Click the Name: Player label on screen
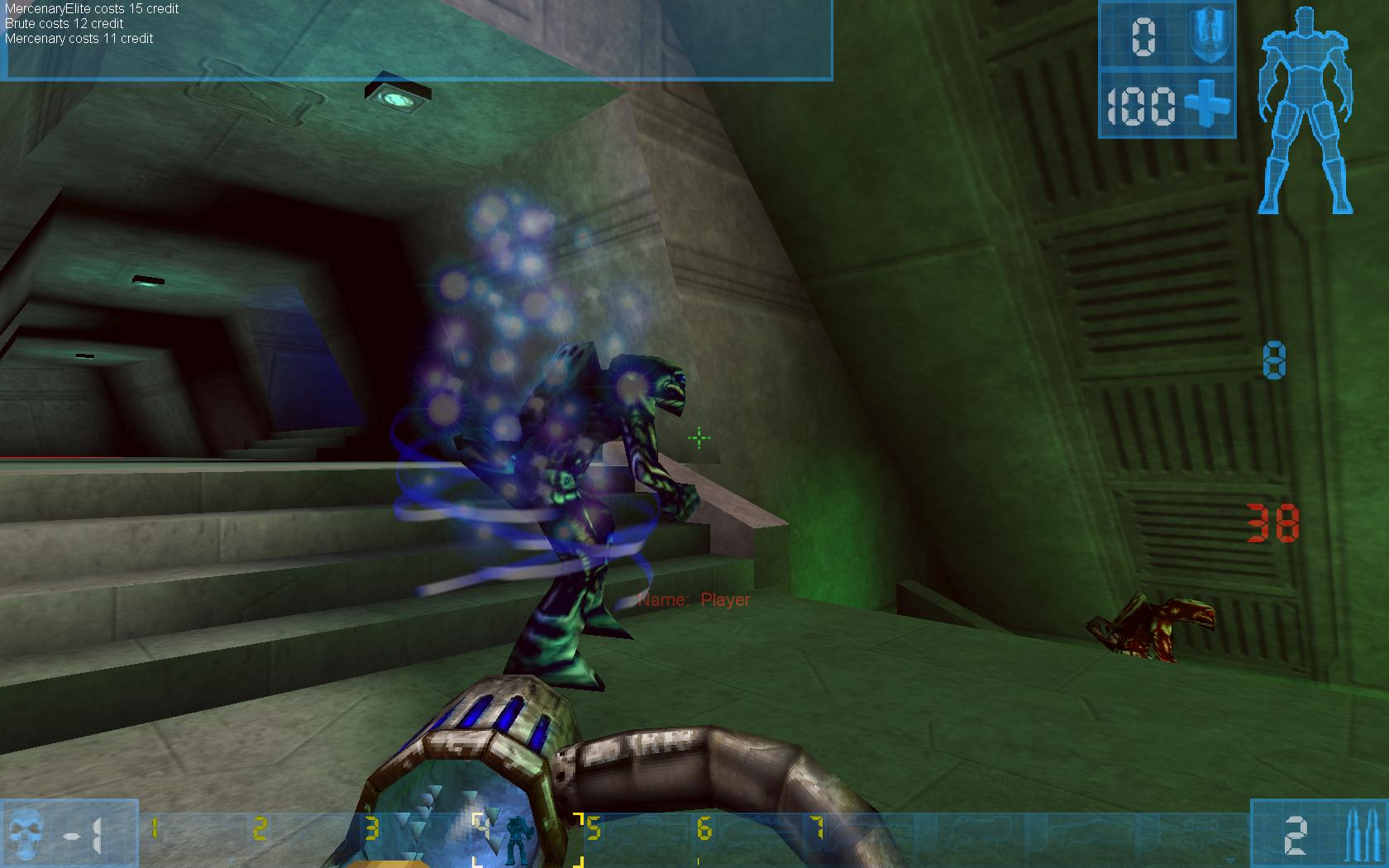1389x868 pixels. click(x=694, y=601)
